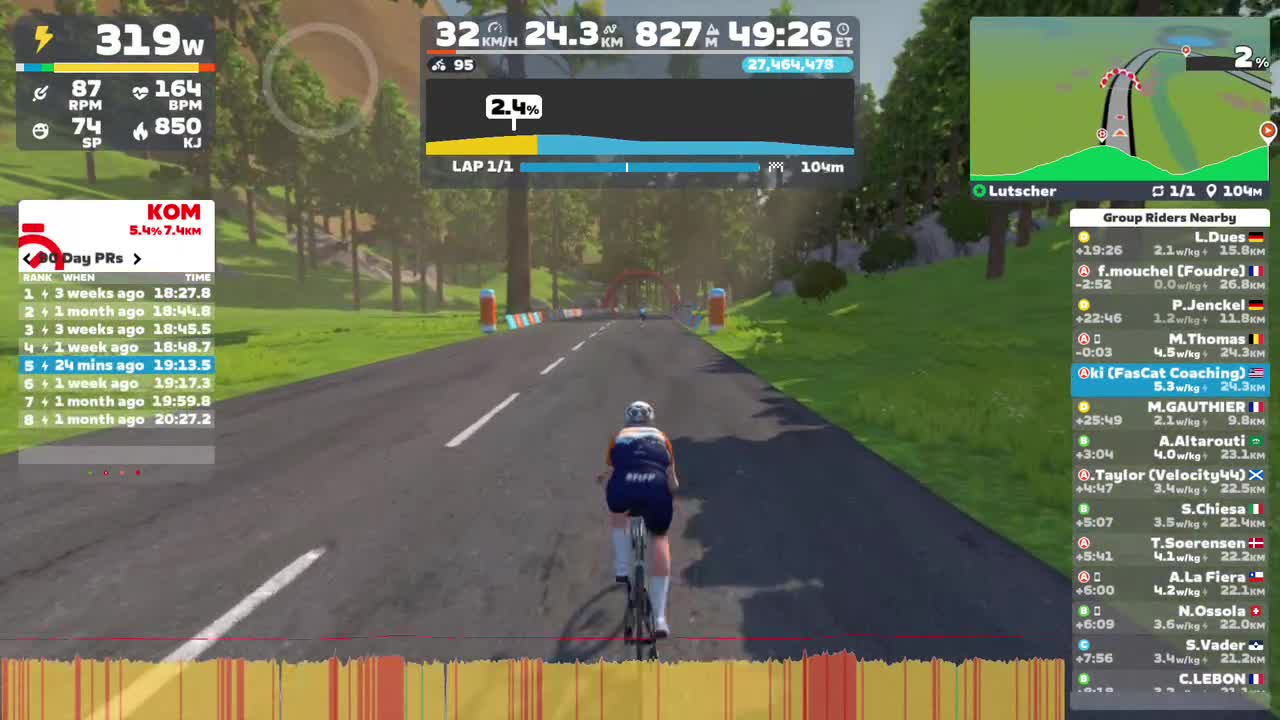1280x720 pixels.
Task: Select the red page indicator dot
Action: pos(138,473)
